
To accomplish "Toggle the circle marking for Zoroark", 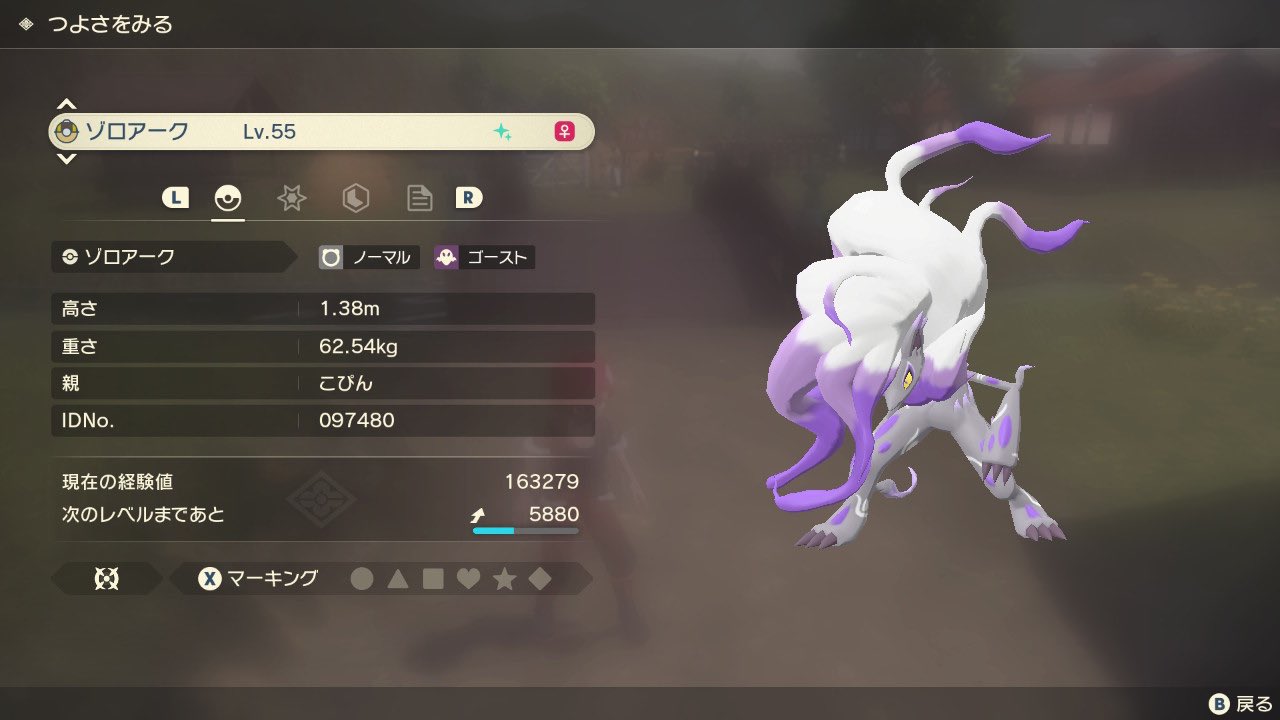I will tap(362, 578).
